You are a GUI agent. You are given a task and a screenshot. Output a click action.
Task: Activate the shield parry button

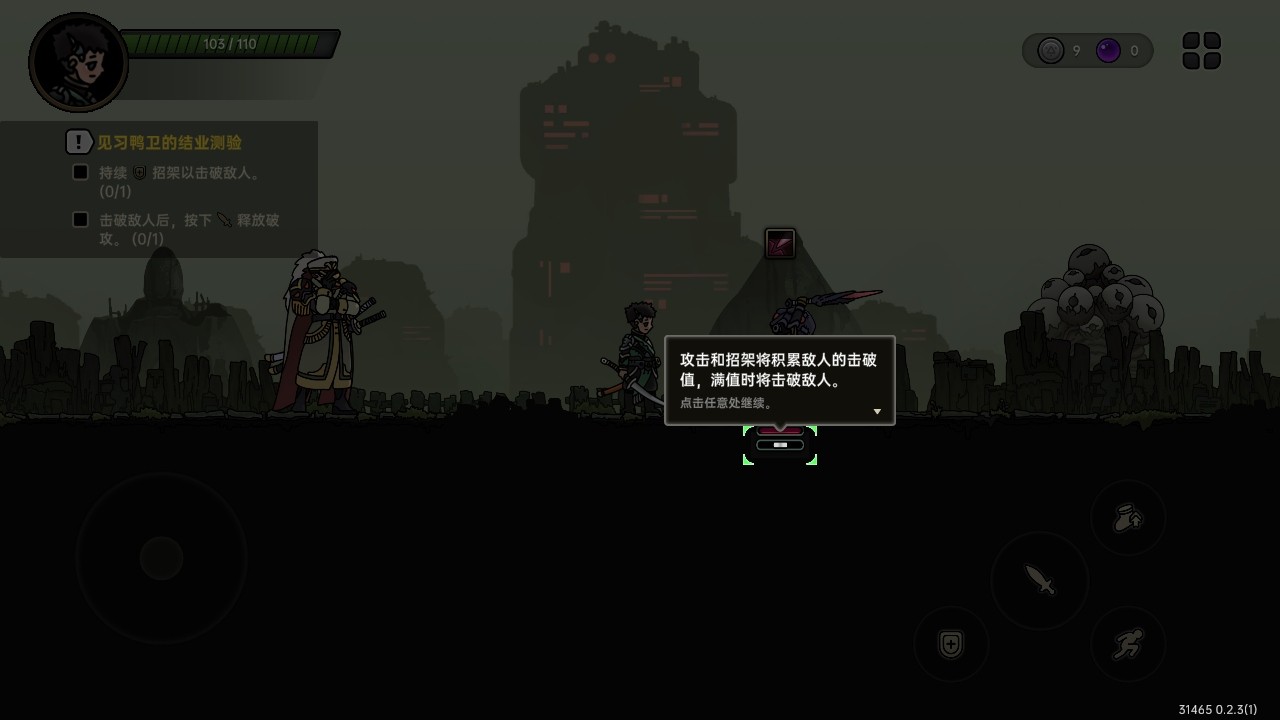point(951,645)
